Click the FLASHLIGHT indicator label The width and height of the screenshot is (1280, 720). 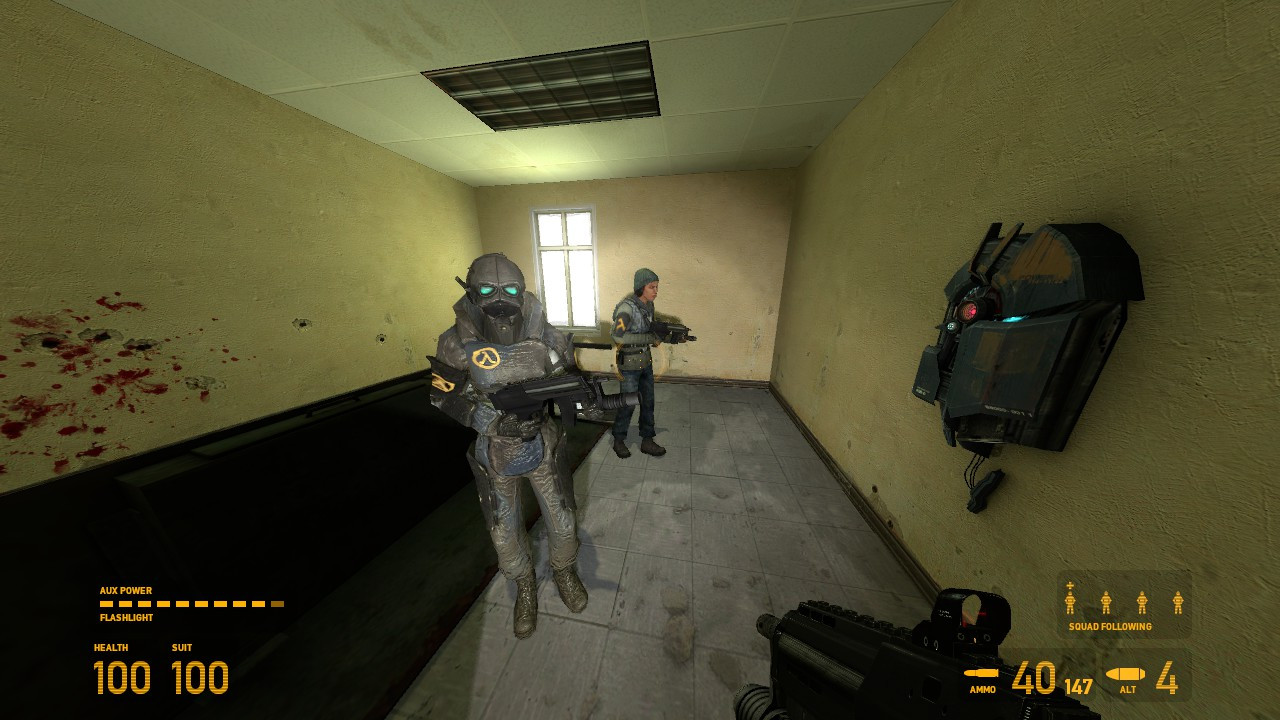(x=128, y=617)
